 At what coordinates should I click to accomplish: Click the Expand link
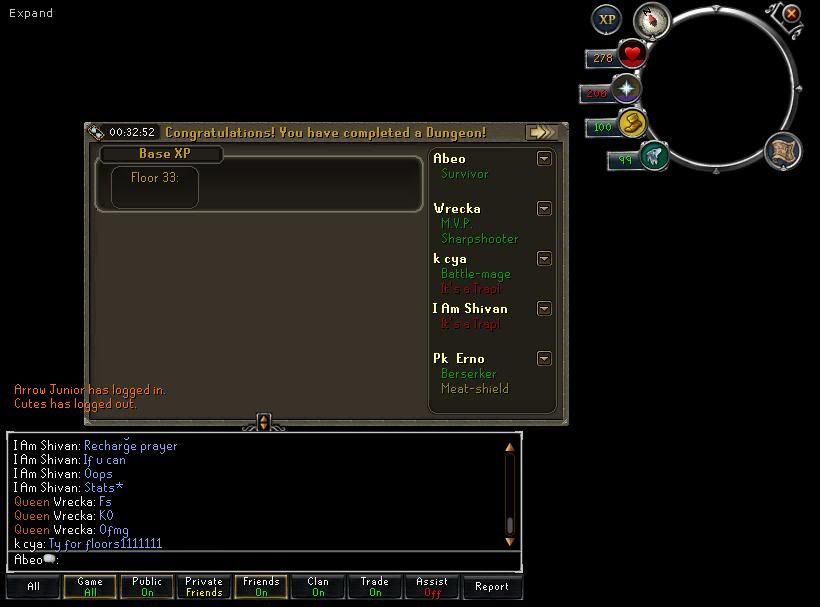point(31,13)
